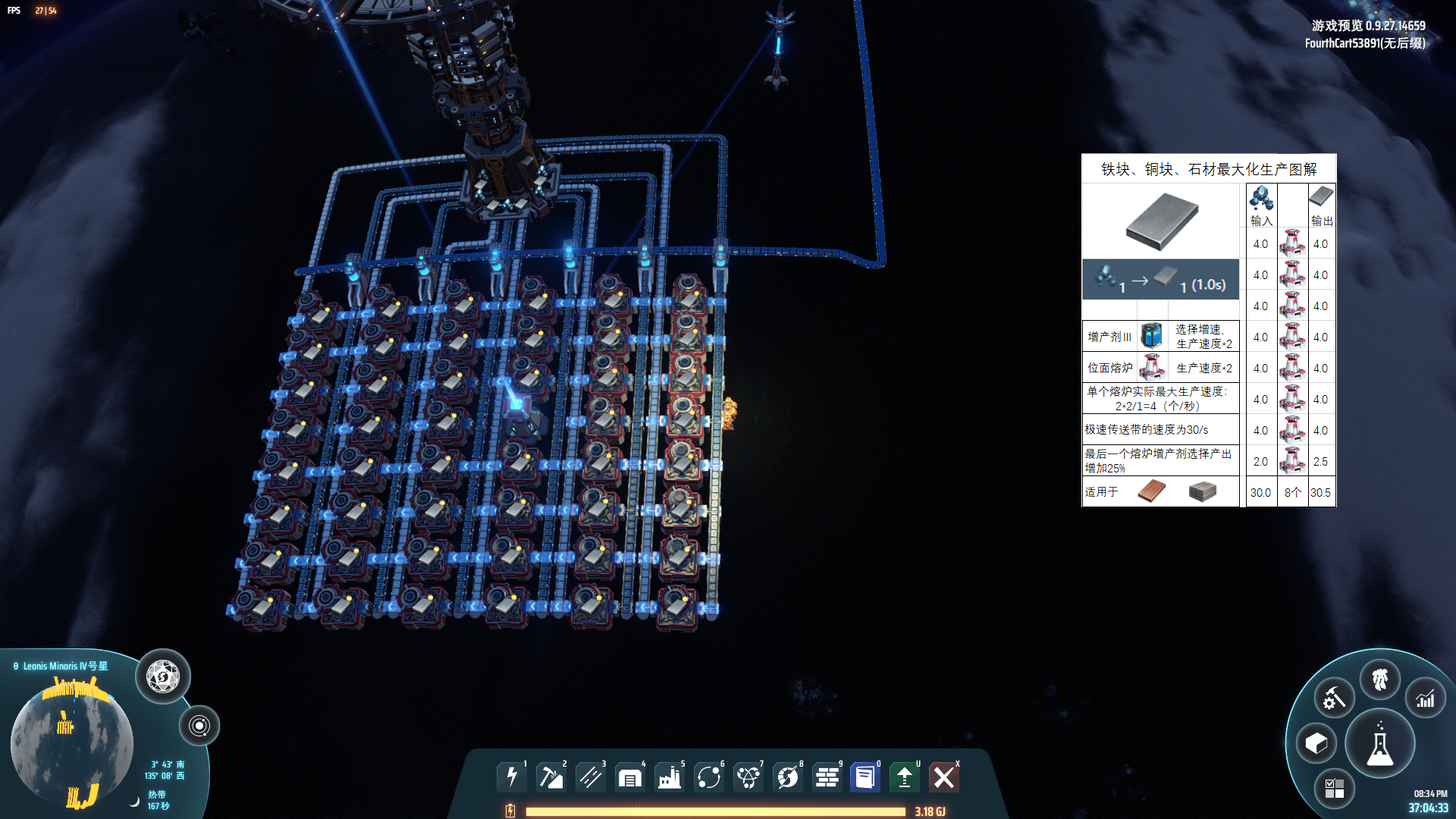Viewport: 1456px width, 819px height.
Task: Activate the mass upgrade tool, key U
Action: pos(904,777)
